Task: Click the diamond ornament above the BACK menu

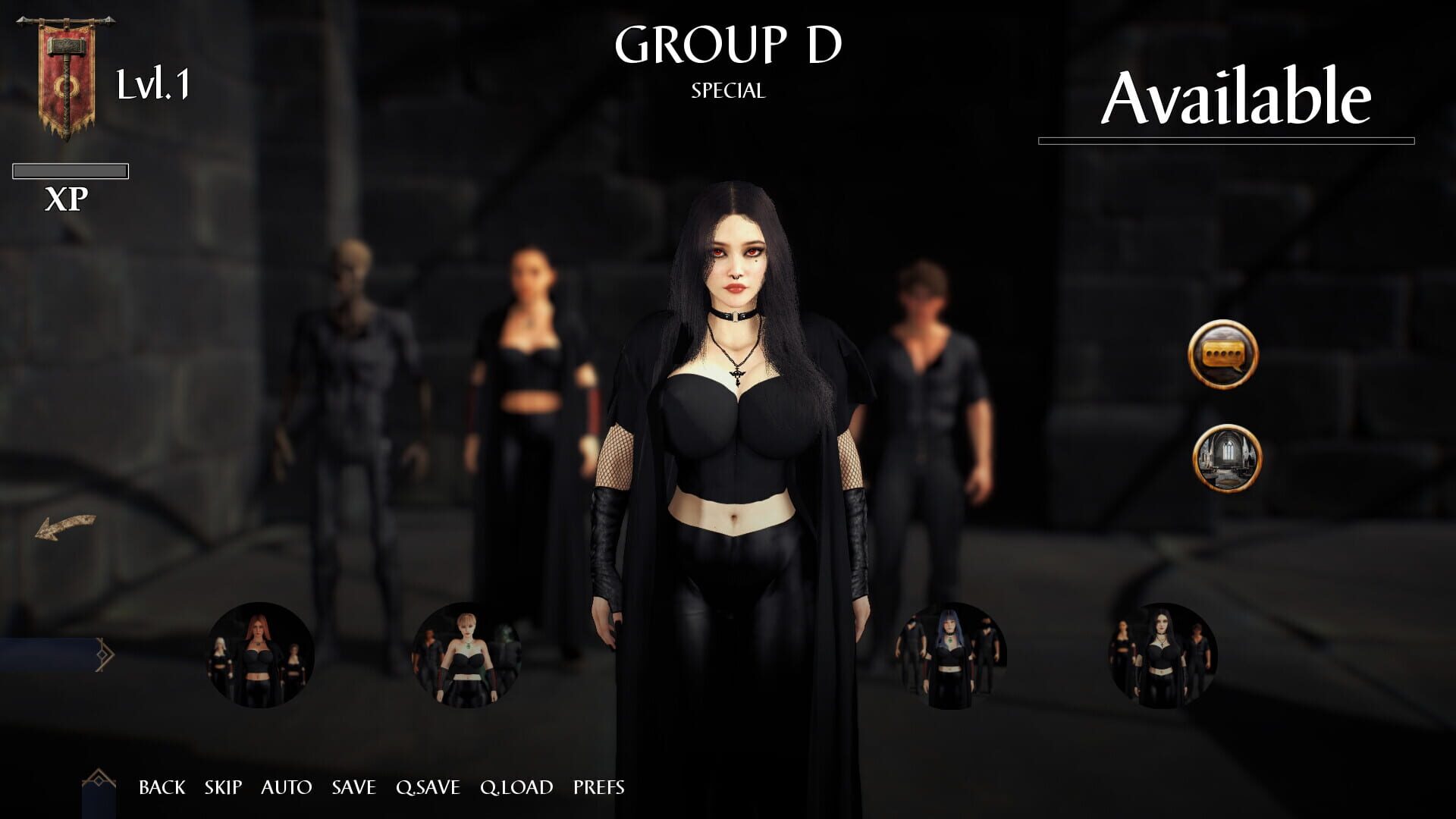Action: tap(101, 781)
